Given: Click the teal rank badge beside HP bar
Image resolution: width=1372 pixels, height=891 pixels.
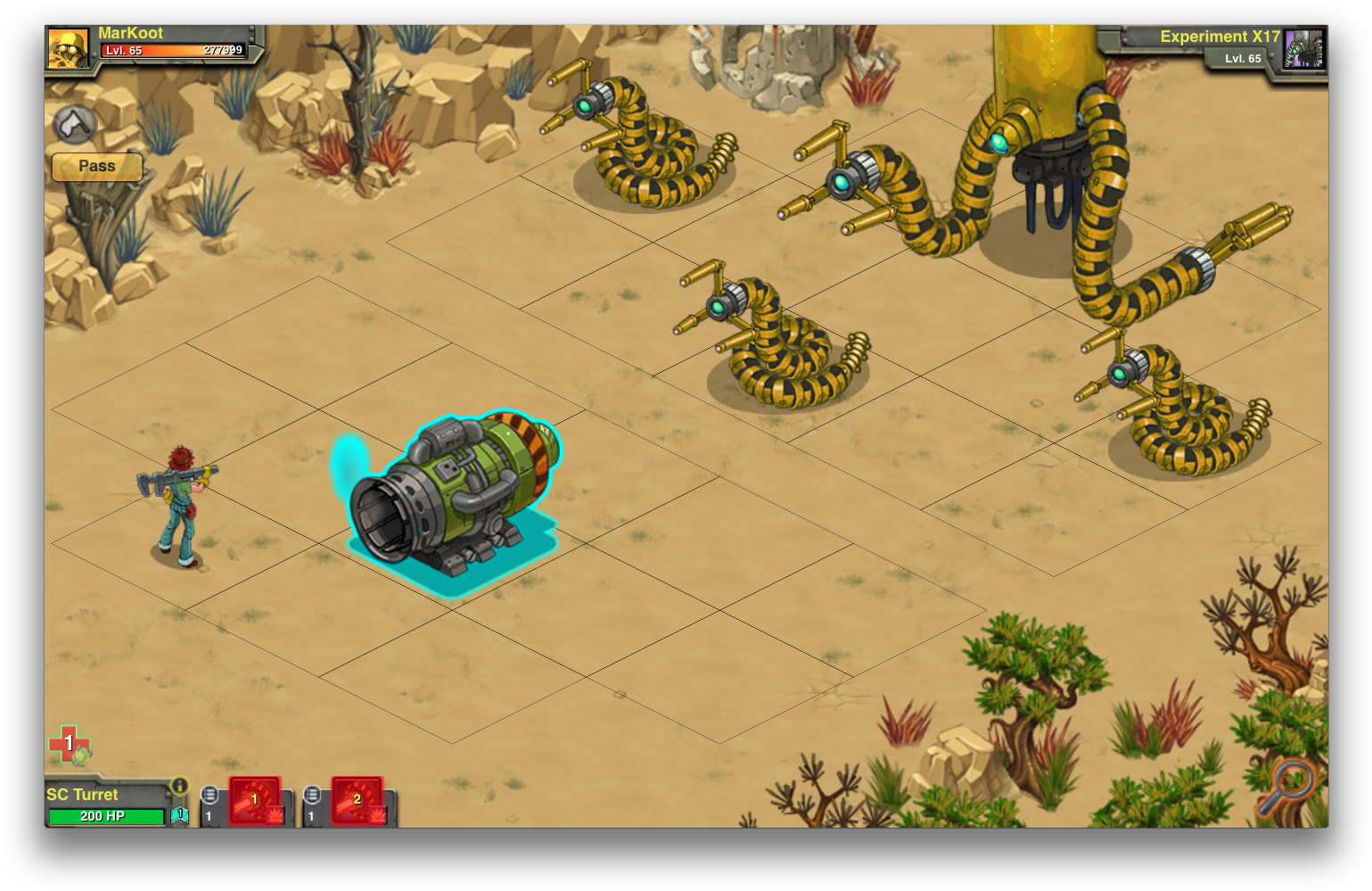Looking at the screenshot, I should pos(180,814).
